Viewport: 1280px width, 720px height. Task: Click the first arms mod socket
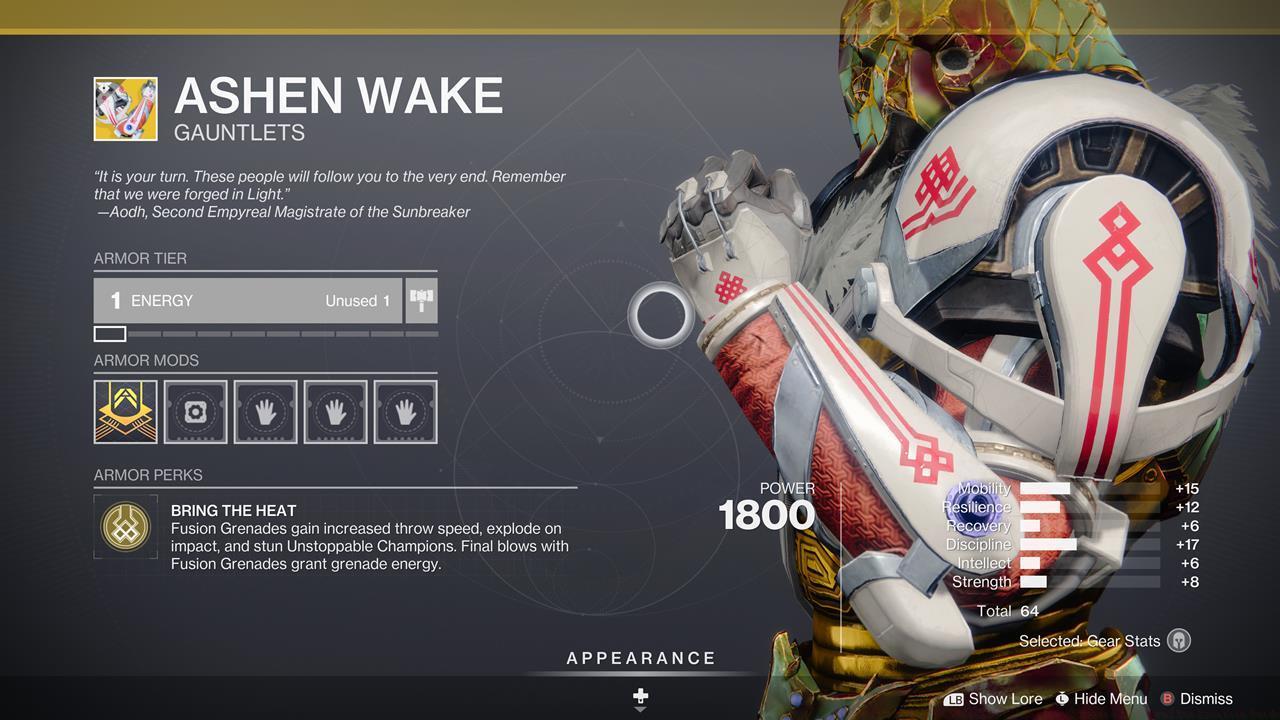click(265, 410)
